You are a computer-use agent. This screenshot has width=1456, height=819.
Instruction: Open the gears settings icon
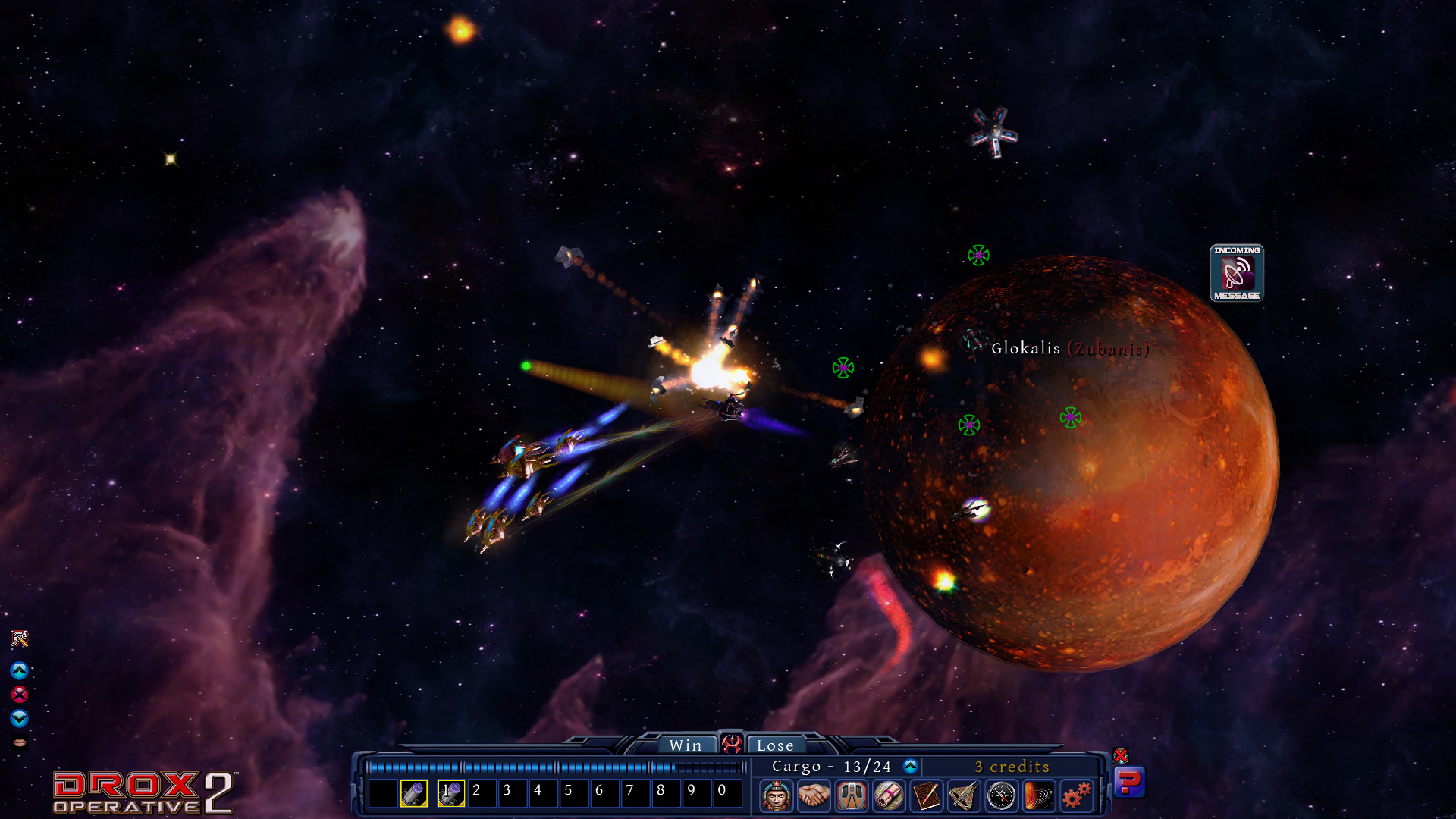pyautogui.click(x=1075, y=795)
